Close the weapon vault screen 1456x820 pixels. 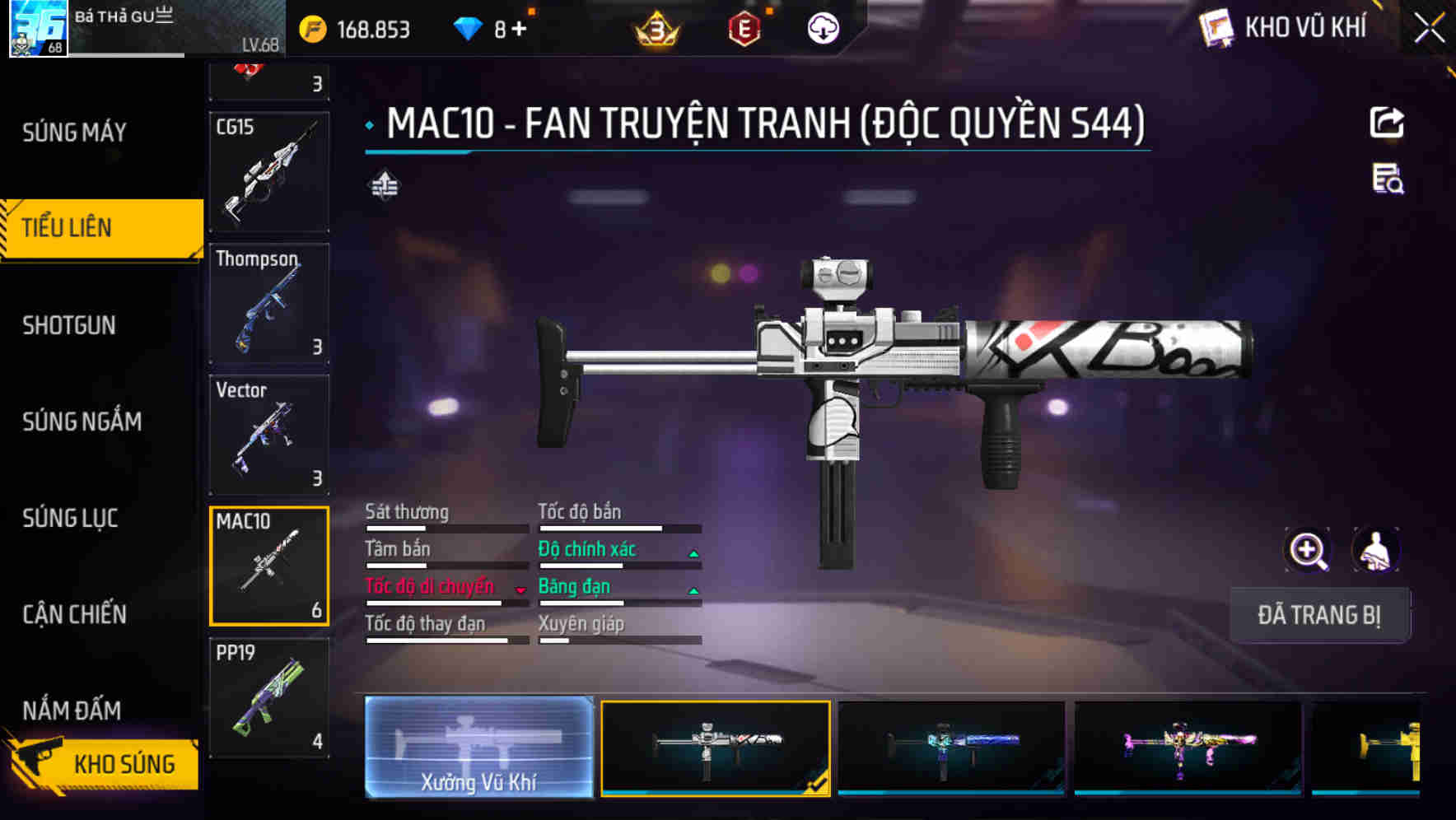[x=1429, y=30]
